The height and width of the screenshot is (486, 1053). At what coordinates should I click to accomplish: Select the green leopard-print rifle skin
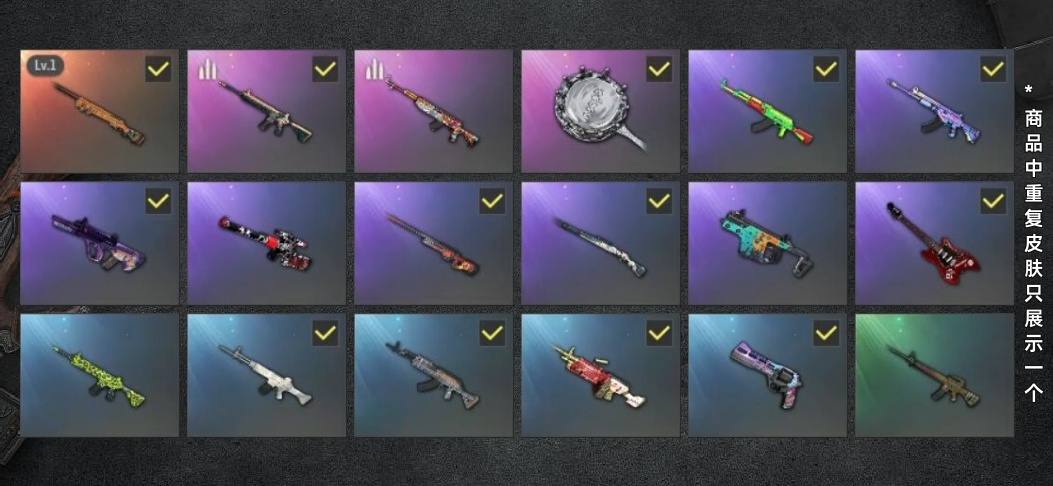point(99,375)
